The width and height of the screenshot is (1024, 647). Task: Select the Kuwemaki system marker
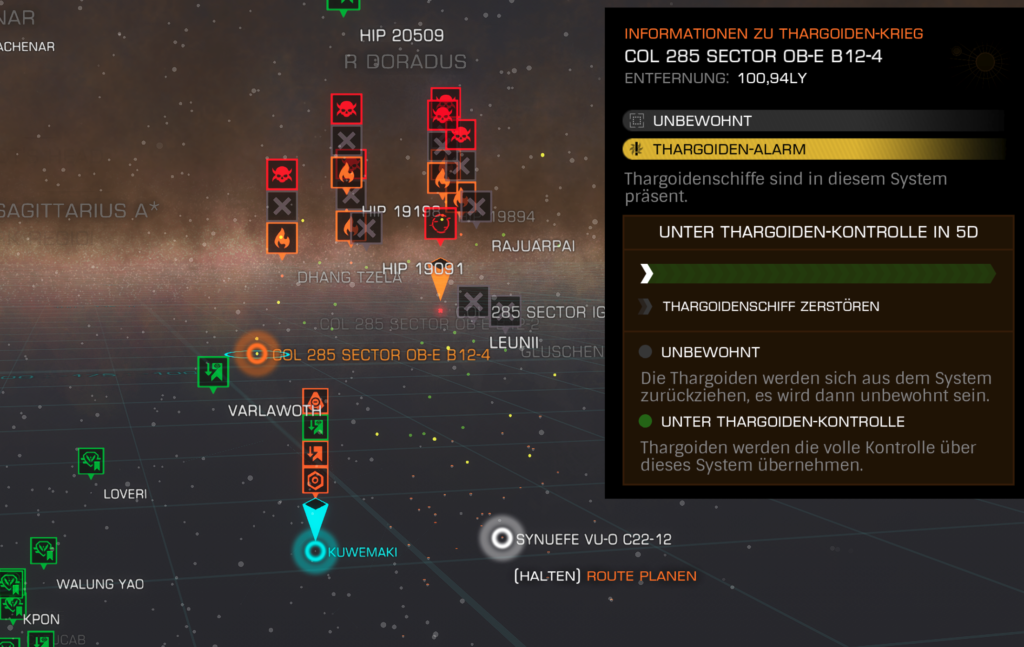(315, 551)
